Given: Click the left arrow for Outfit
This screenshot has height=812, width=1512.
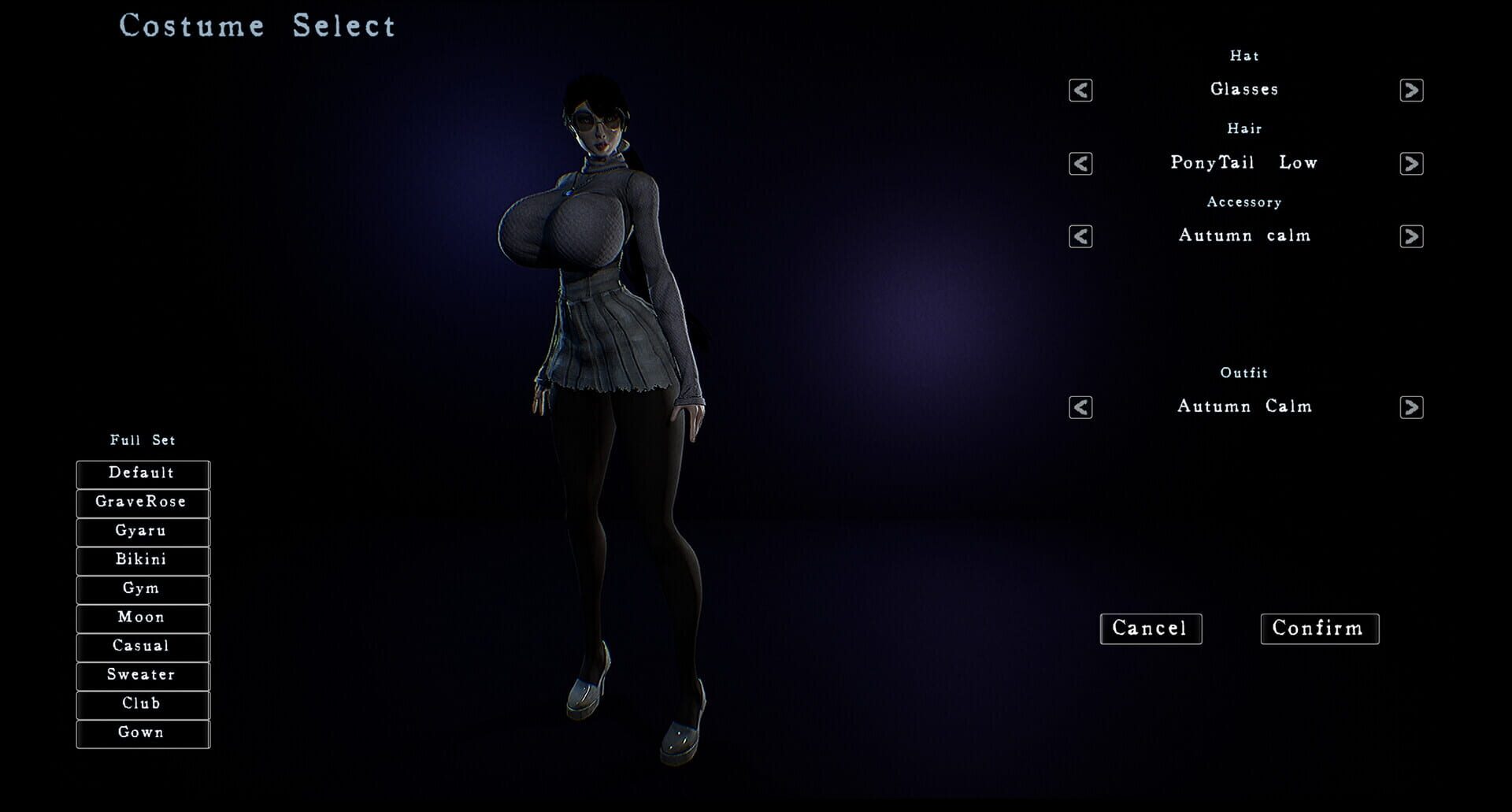Looking at the screenshot, I should click(1080, 407).
